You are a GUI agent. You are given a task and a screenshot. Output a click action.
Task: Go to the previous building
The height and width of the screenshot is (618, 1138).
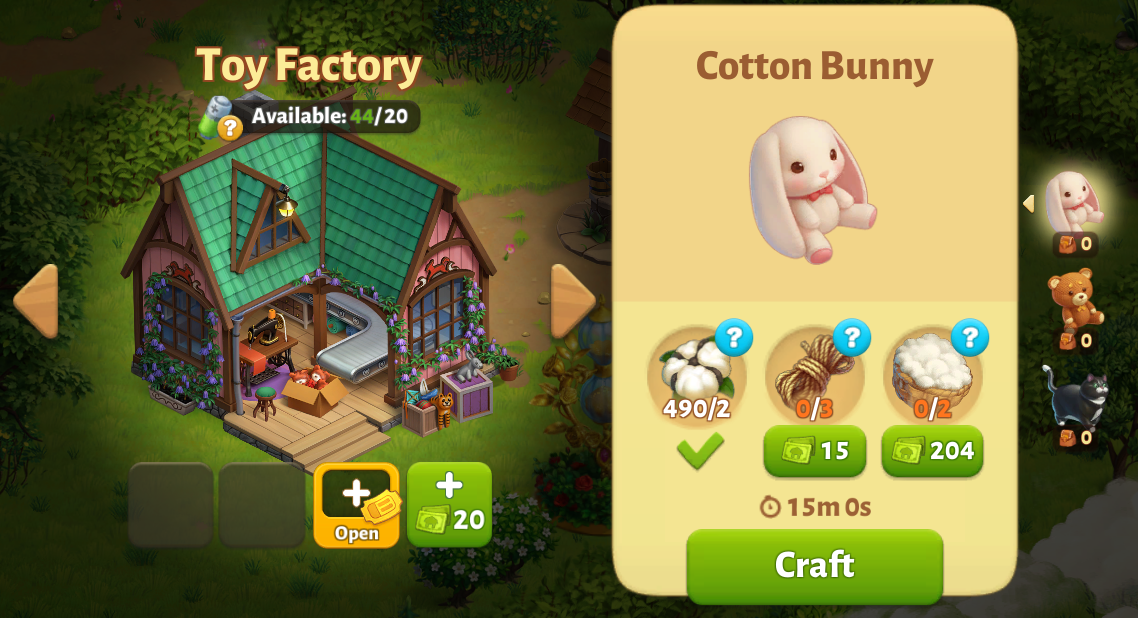click(36, 300)
